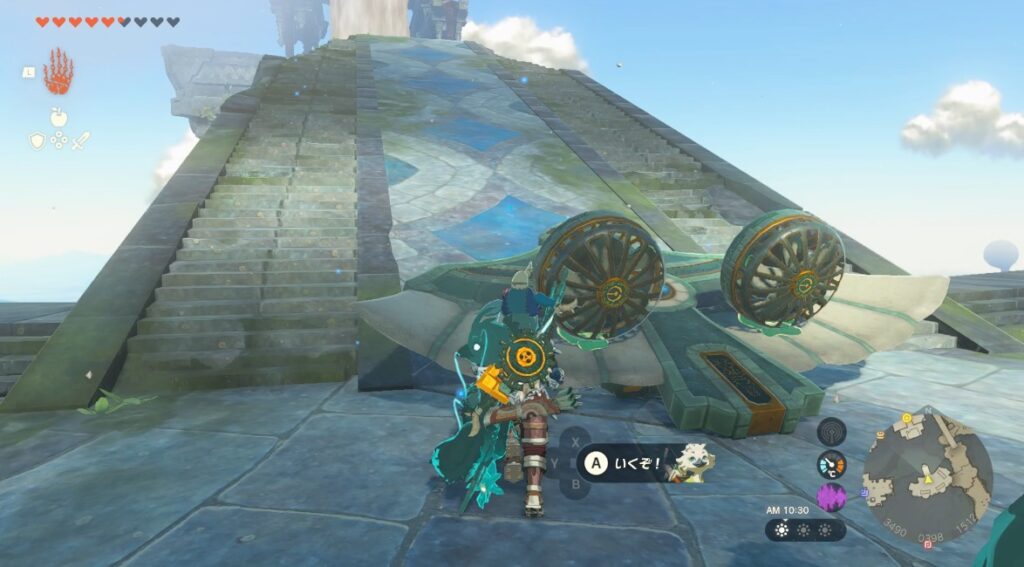The image size is (1024, 567).
Task: Click the purple sound wave noise meter
Action: point(831,497)
